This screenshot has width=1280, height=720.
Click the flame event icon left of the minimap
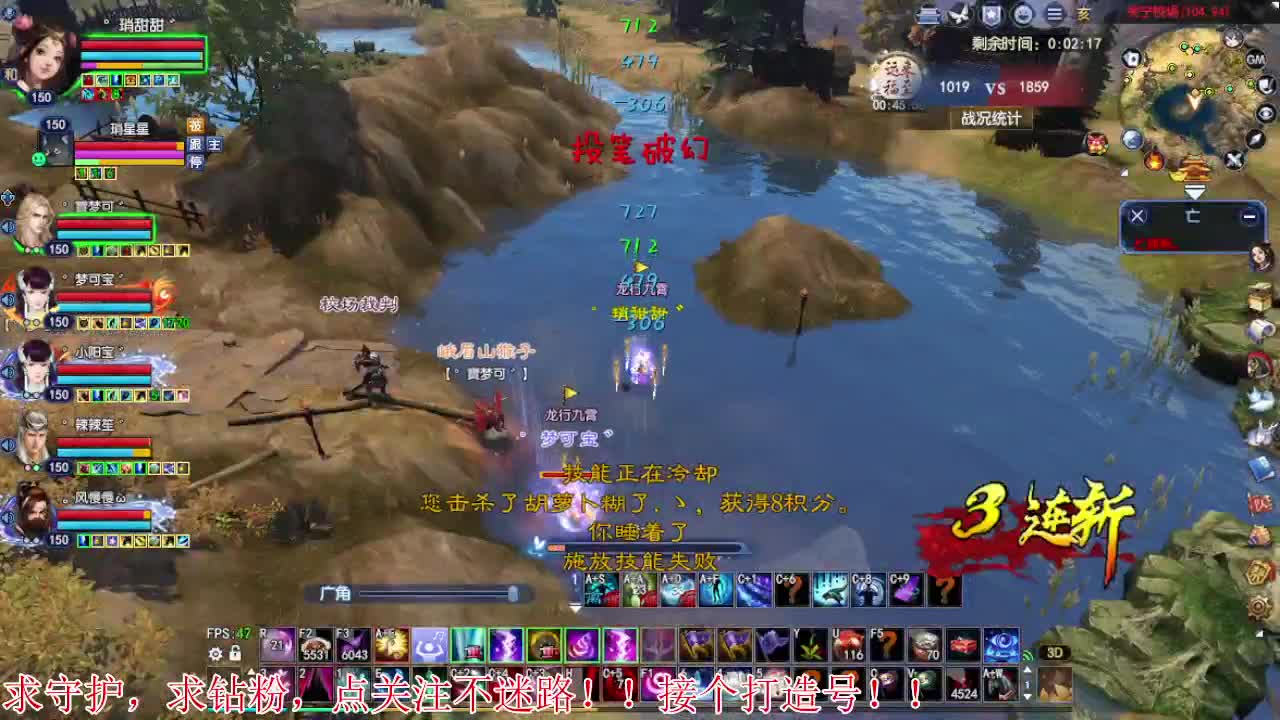click(x=1154, y=160)
